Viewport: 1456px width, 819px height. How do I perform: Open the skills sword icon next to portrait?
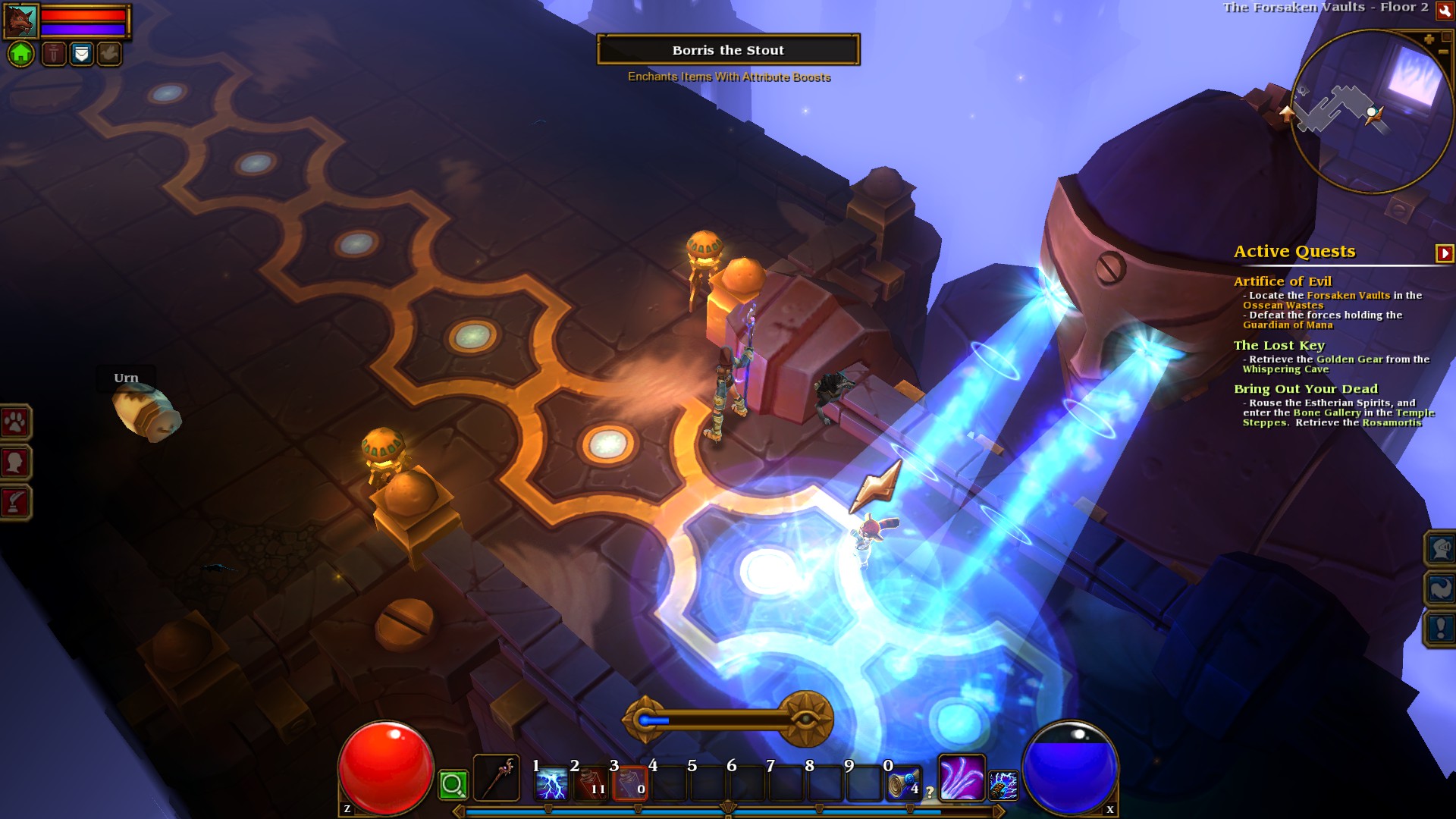click(x=54, y=55)
